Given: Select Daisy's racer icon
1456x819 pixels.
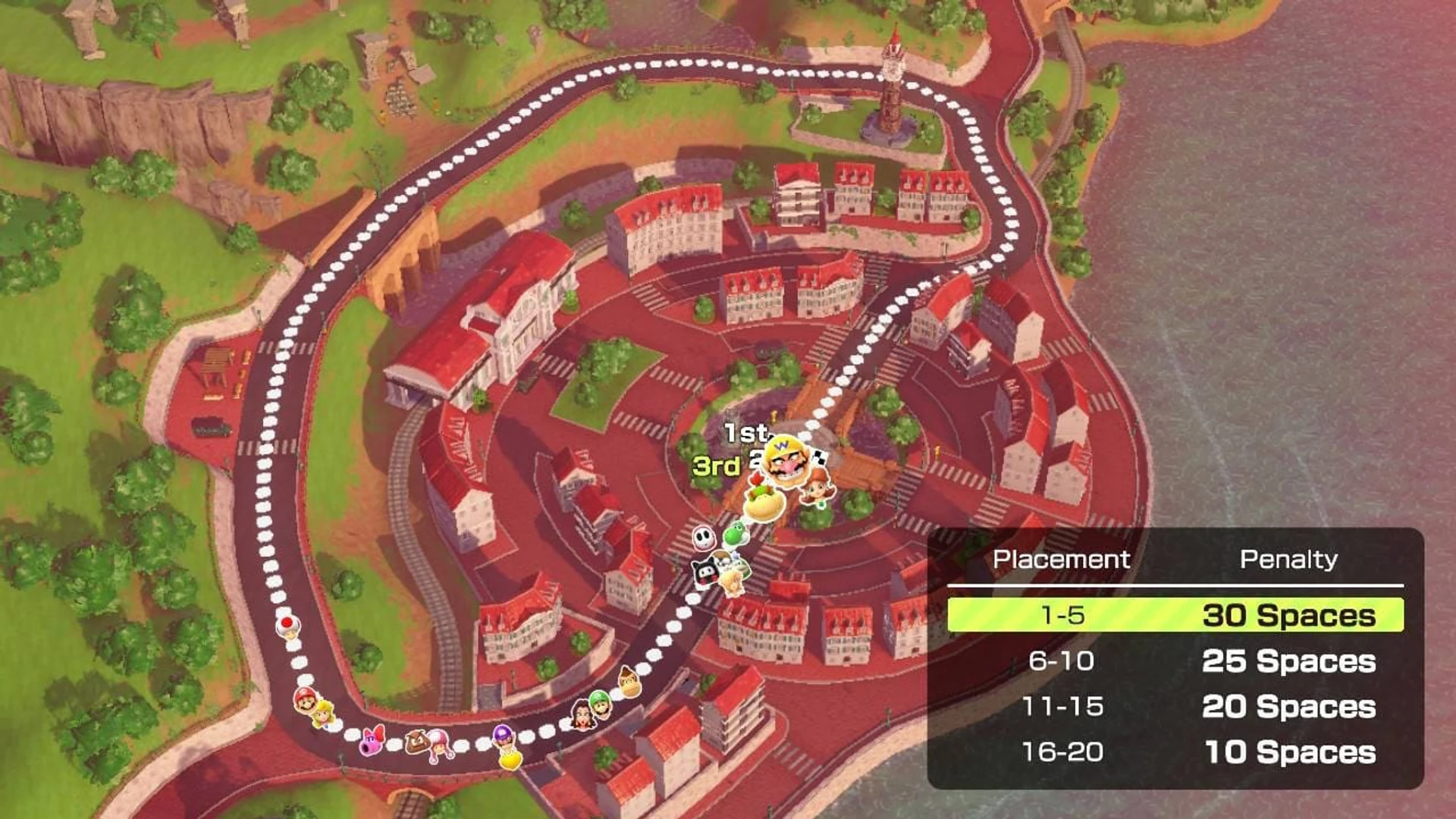Looking at the screenshot, I should click(816, 489).
